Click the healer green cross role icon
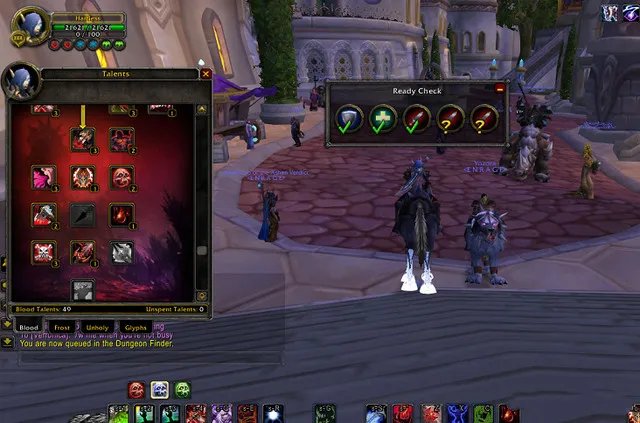 [x=383, y=119]
